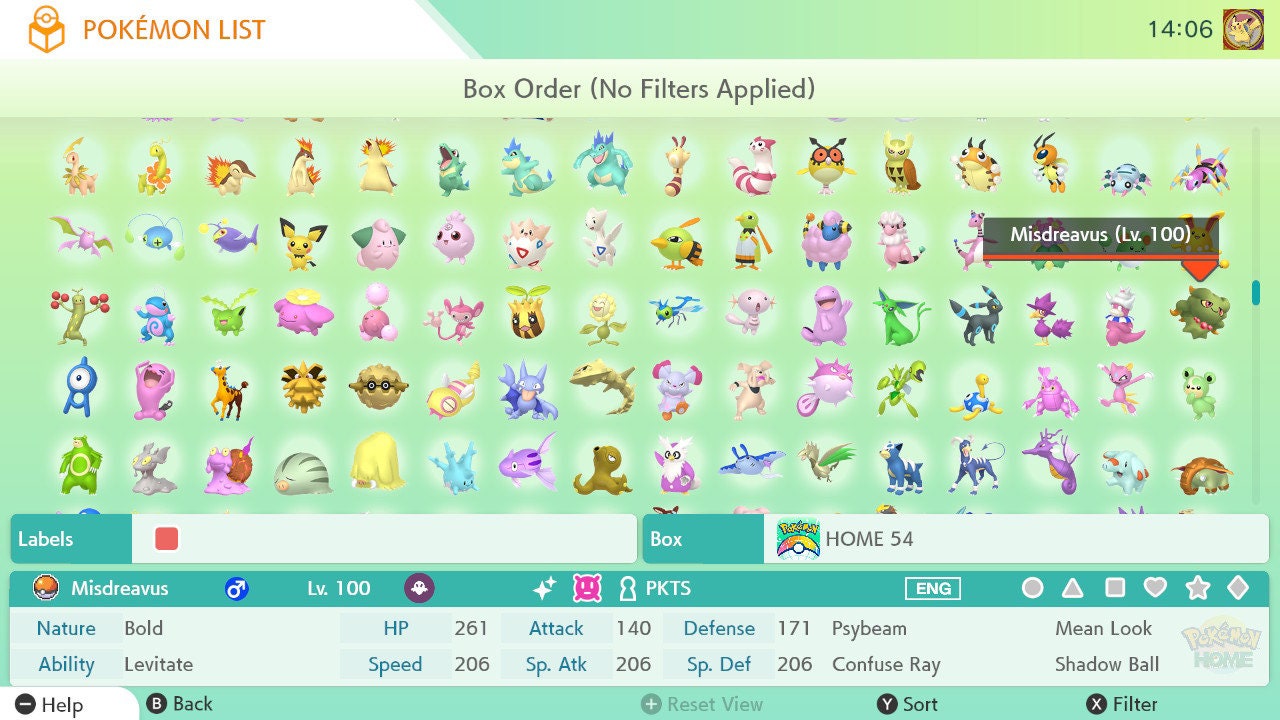Pick the Unown in the grid

(78, 388)
